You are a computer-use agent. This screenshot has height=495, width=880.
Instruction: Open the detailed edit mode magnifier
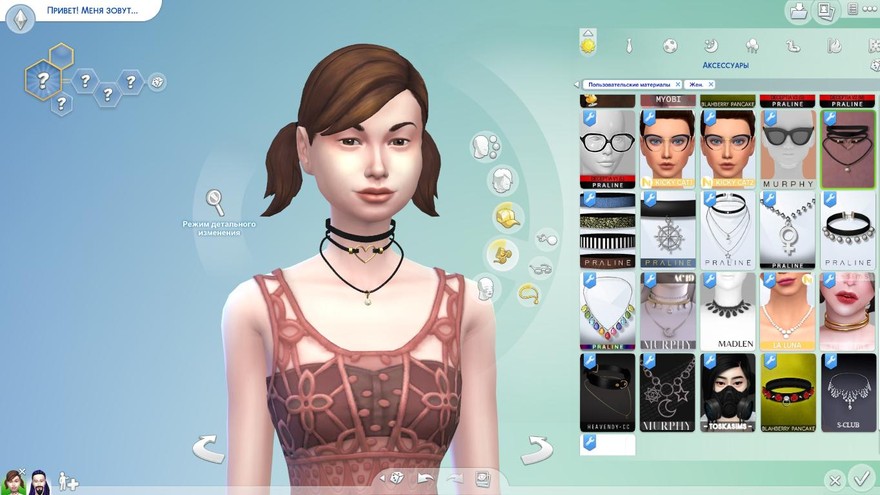pyautogui.click(x=215, y=203)
